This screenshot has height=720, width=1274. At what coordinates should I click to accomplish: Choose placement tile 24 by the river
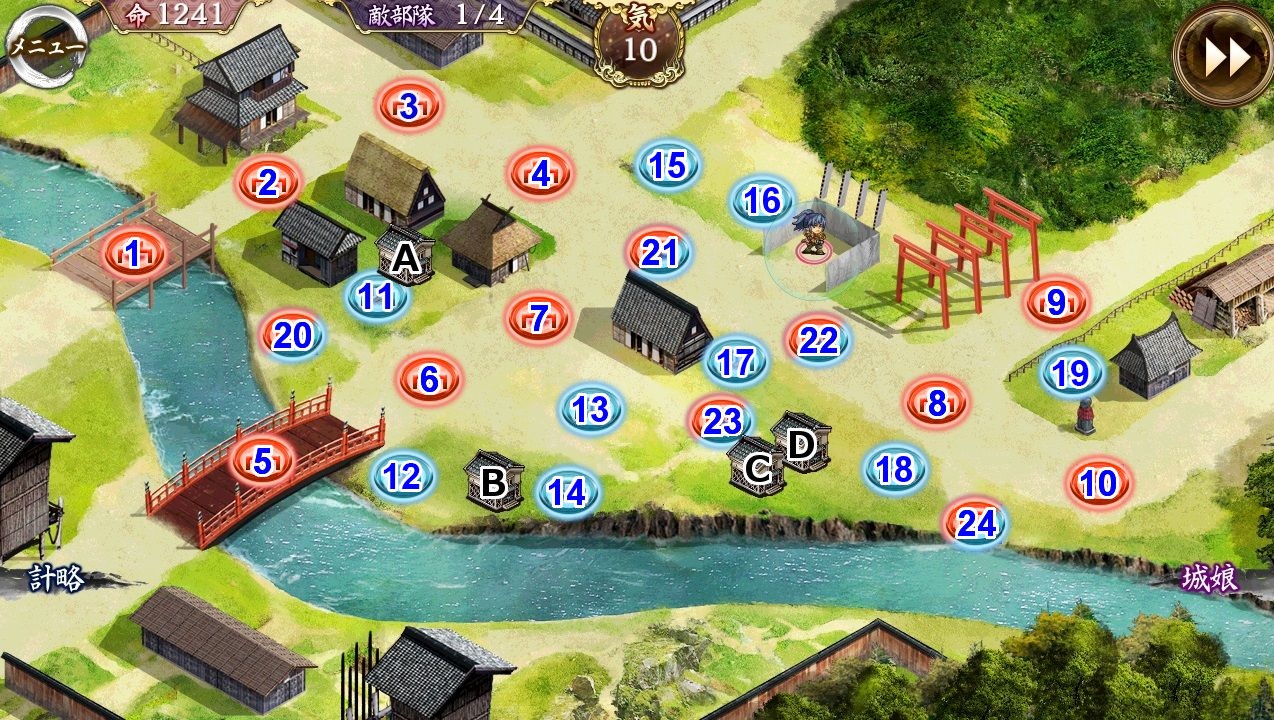pyautogui.click(x=975, y=523)
